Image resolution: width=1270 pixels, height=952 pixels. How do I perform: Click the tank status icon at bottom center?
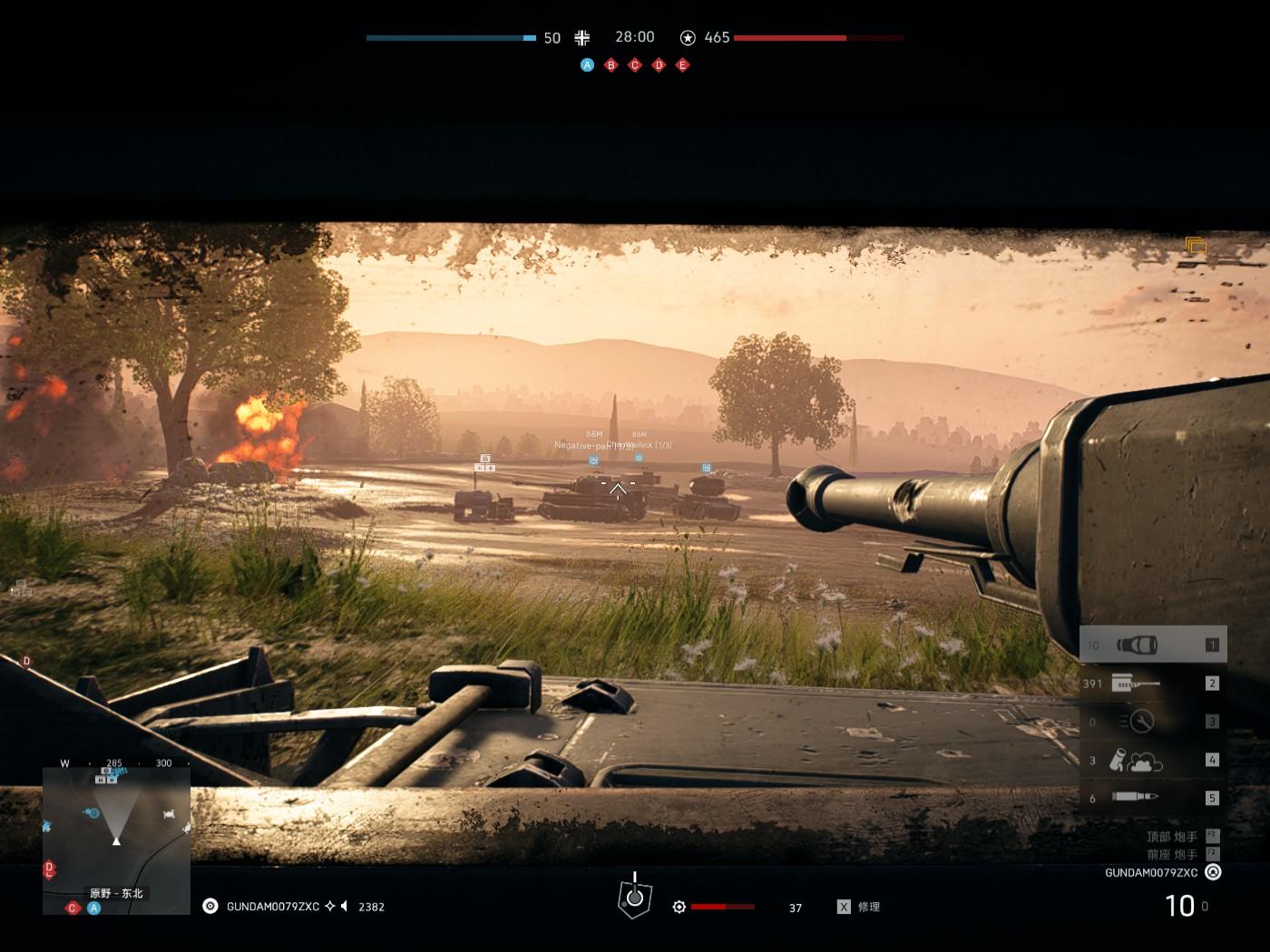point(634,897)
